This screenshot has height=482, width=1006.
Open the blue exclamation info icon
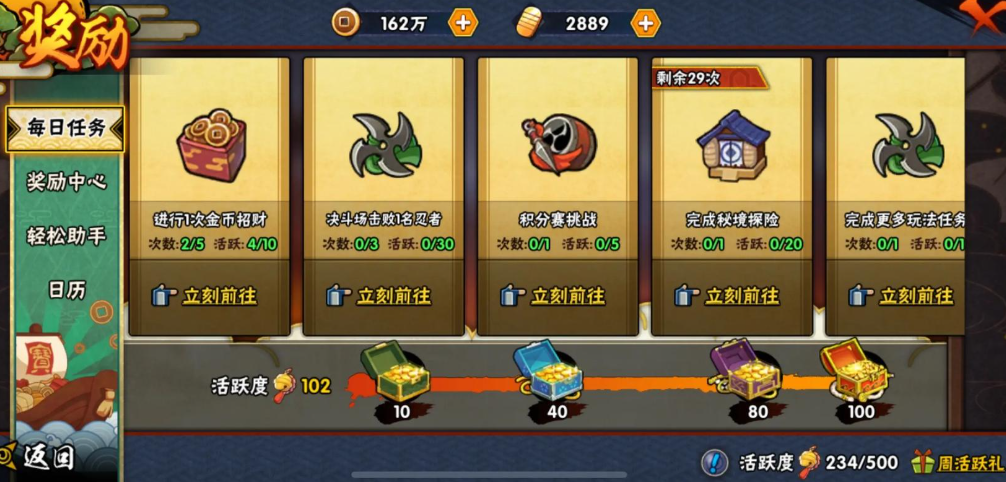(713, 462)
